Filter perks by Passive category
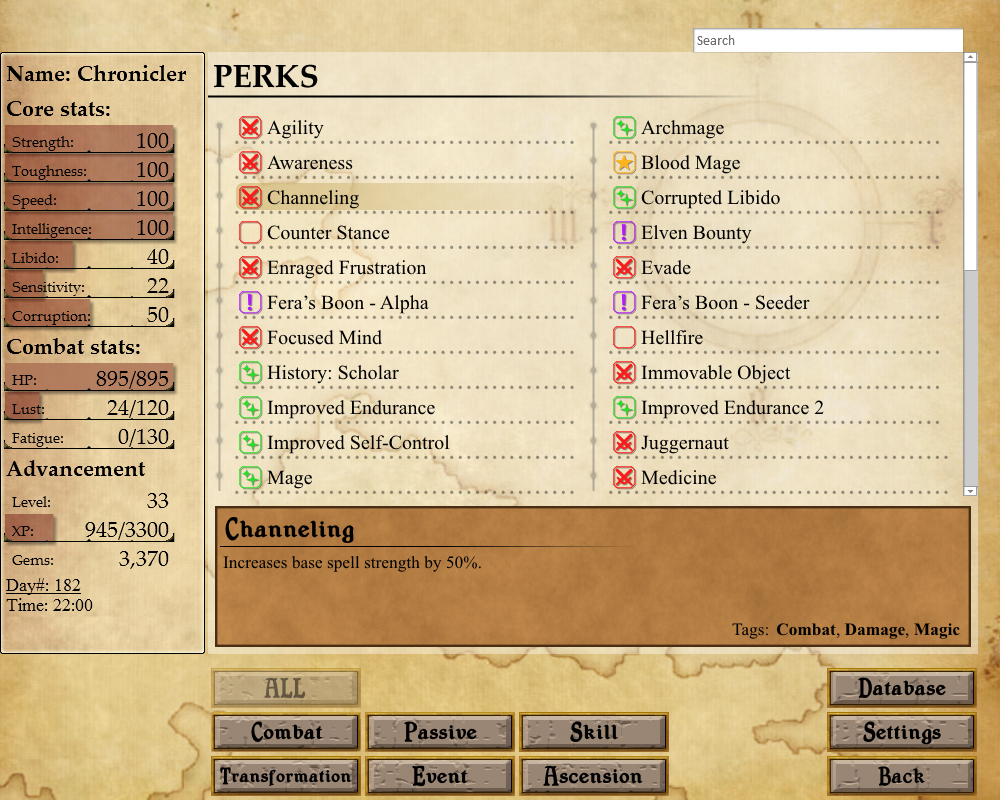This screenshot has width=1000, height=800. point(440,733)
